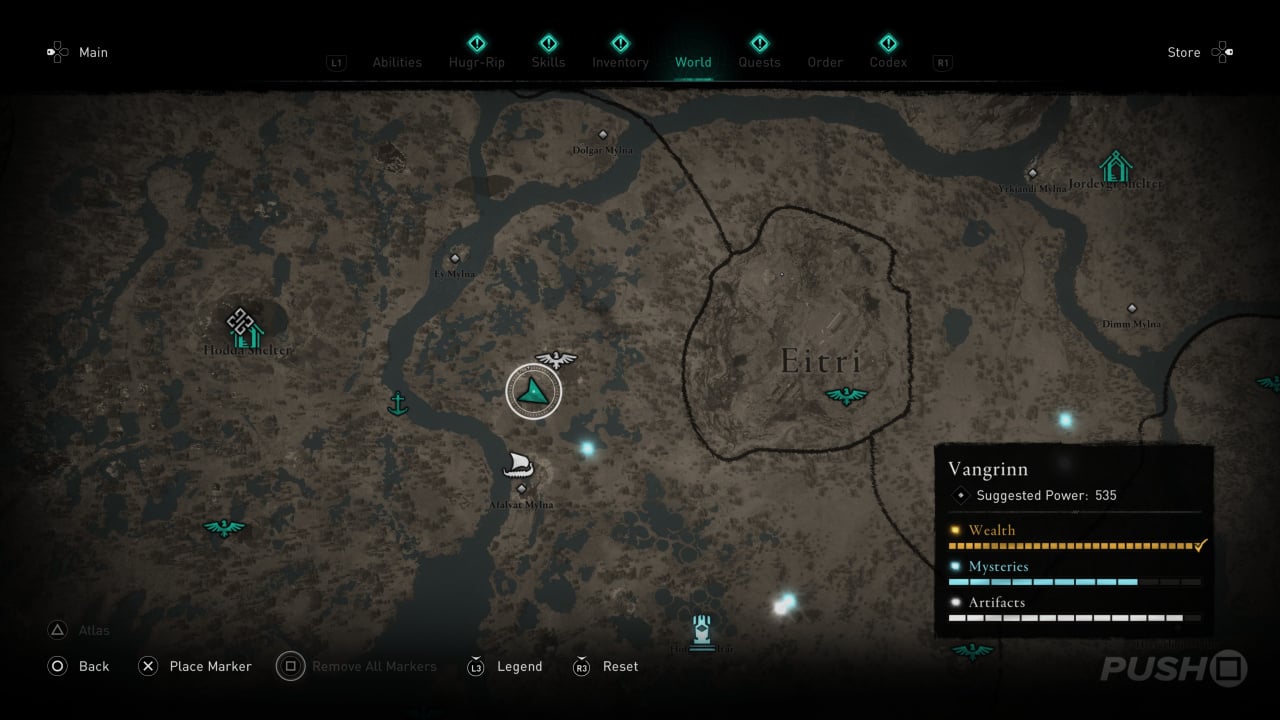This screenshot has height=720, width=1280.
Task: Switch to the Abilities tab
Action: tap(397, 62)
